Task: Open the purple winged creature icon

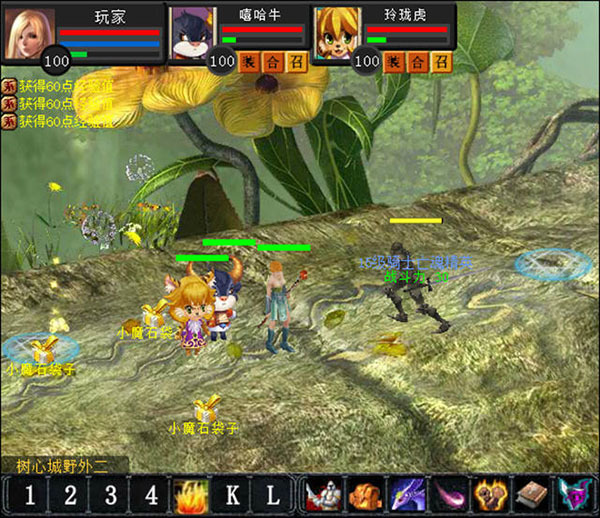Action: point(408,495)
